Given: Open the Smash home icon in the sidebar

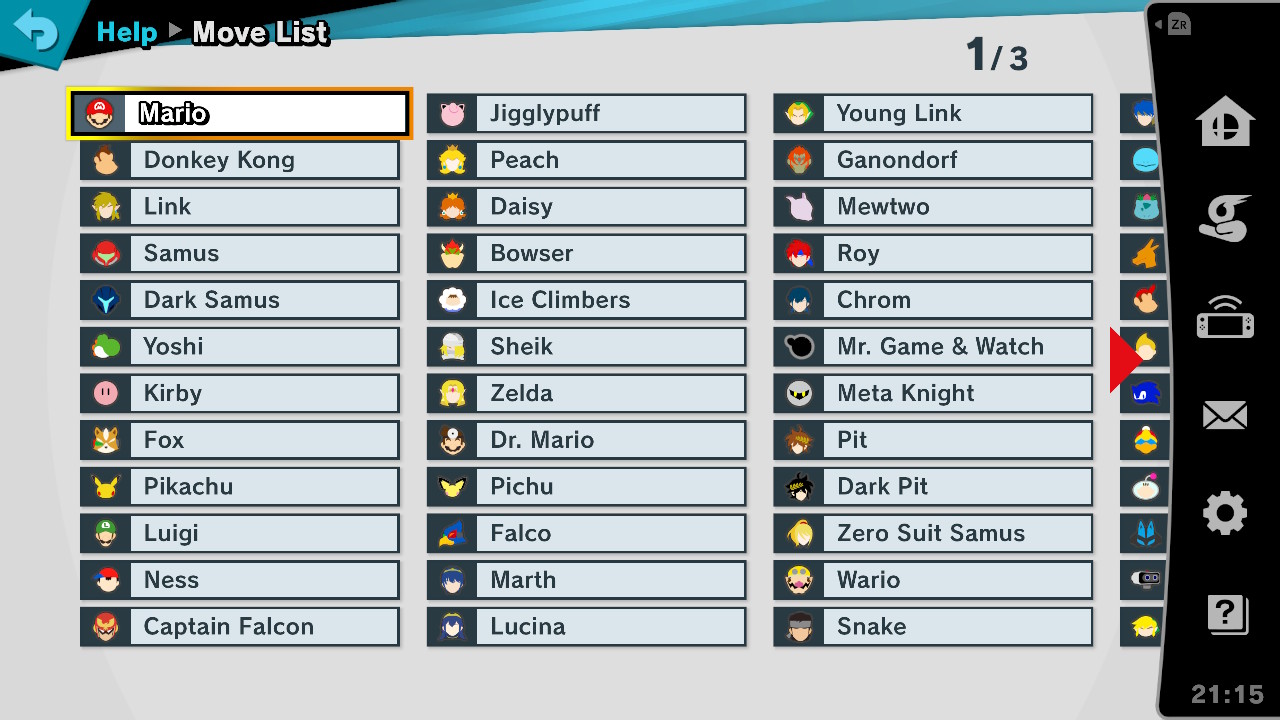Looking at the screenshot, I should tap(1224, 120).
